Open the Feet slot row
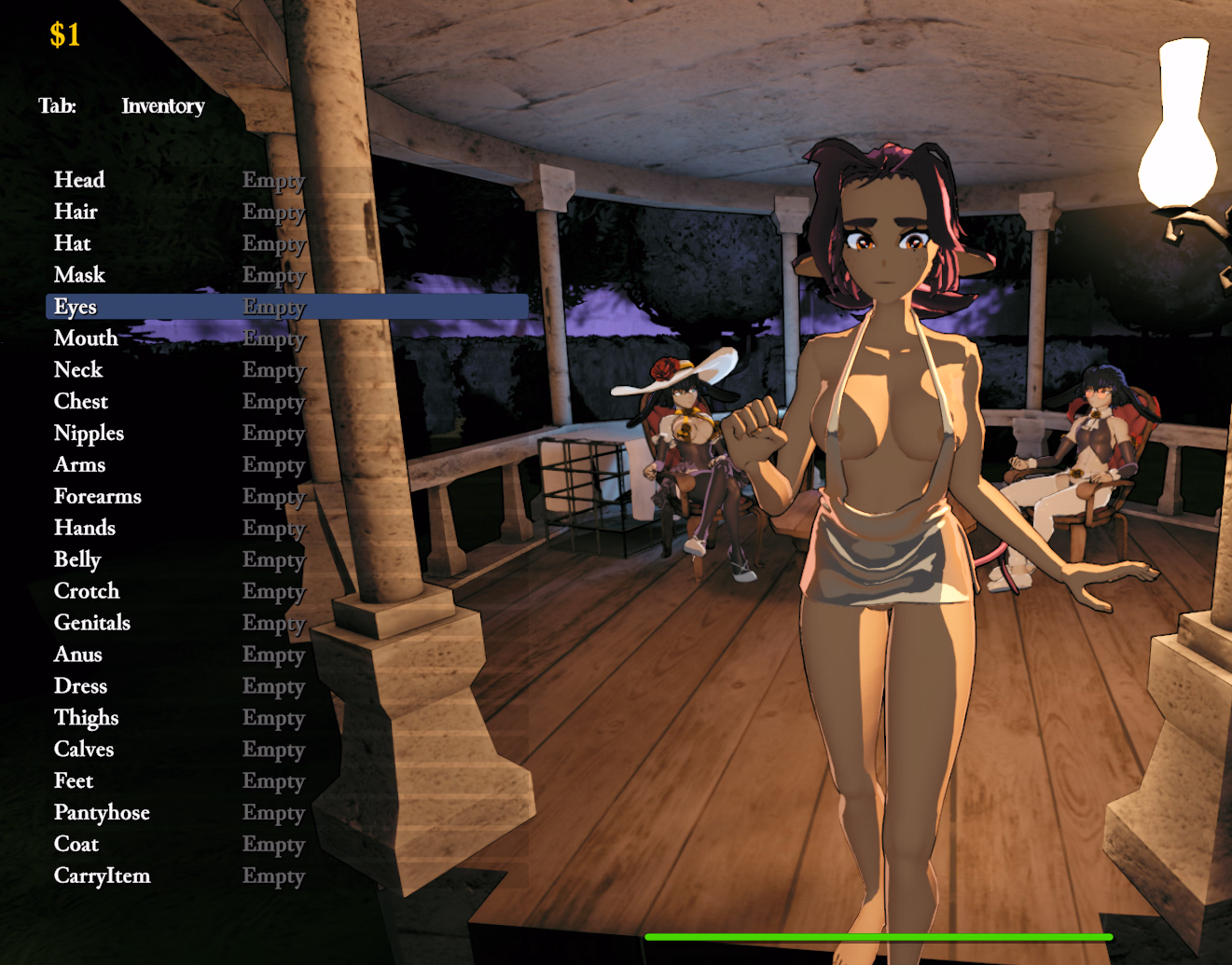The image size is (1232, 965). tap(74, 781)
